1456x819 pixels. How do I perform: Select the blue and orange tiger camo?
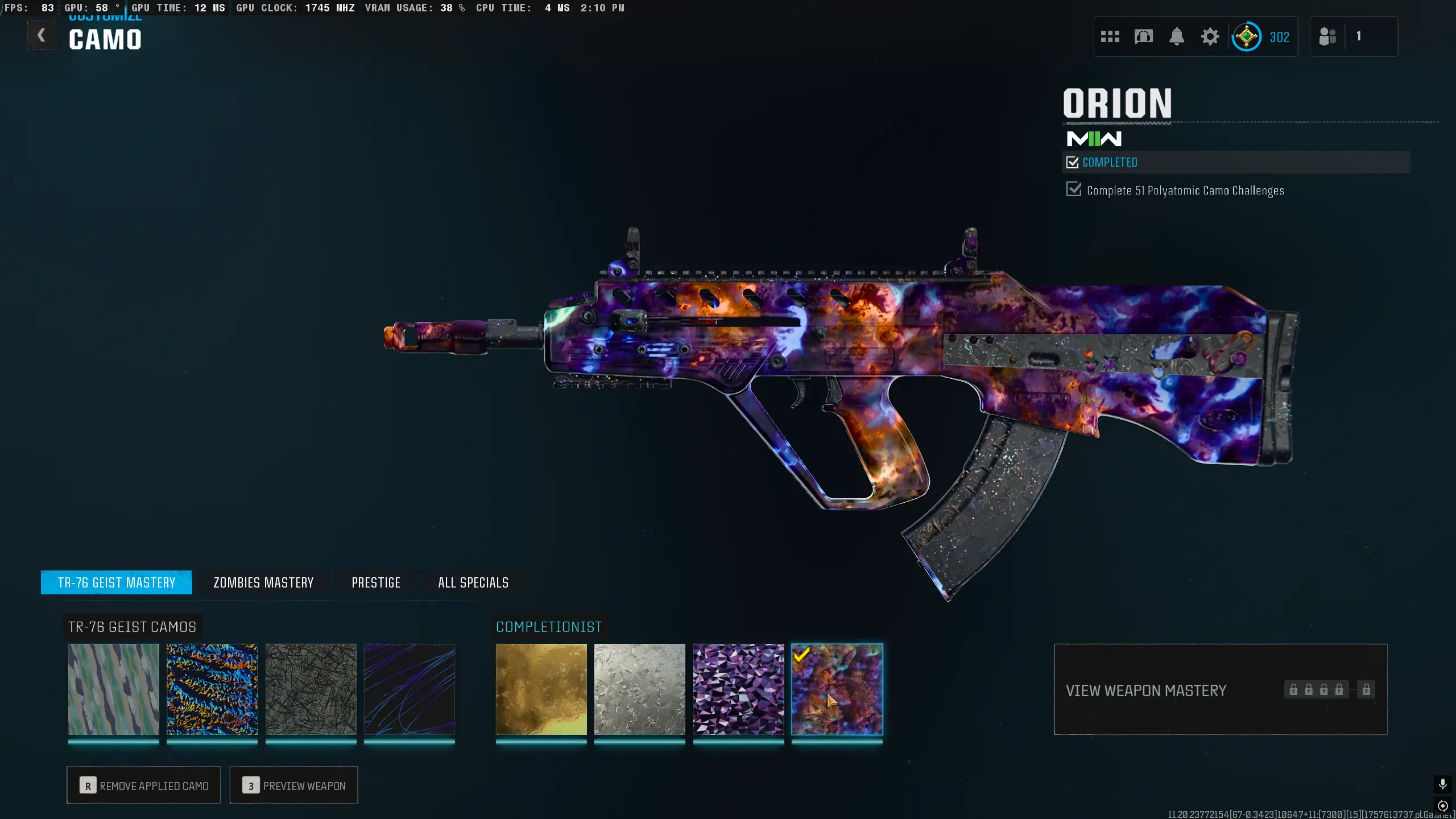(x=212, y=689)
